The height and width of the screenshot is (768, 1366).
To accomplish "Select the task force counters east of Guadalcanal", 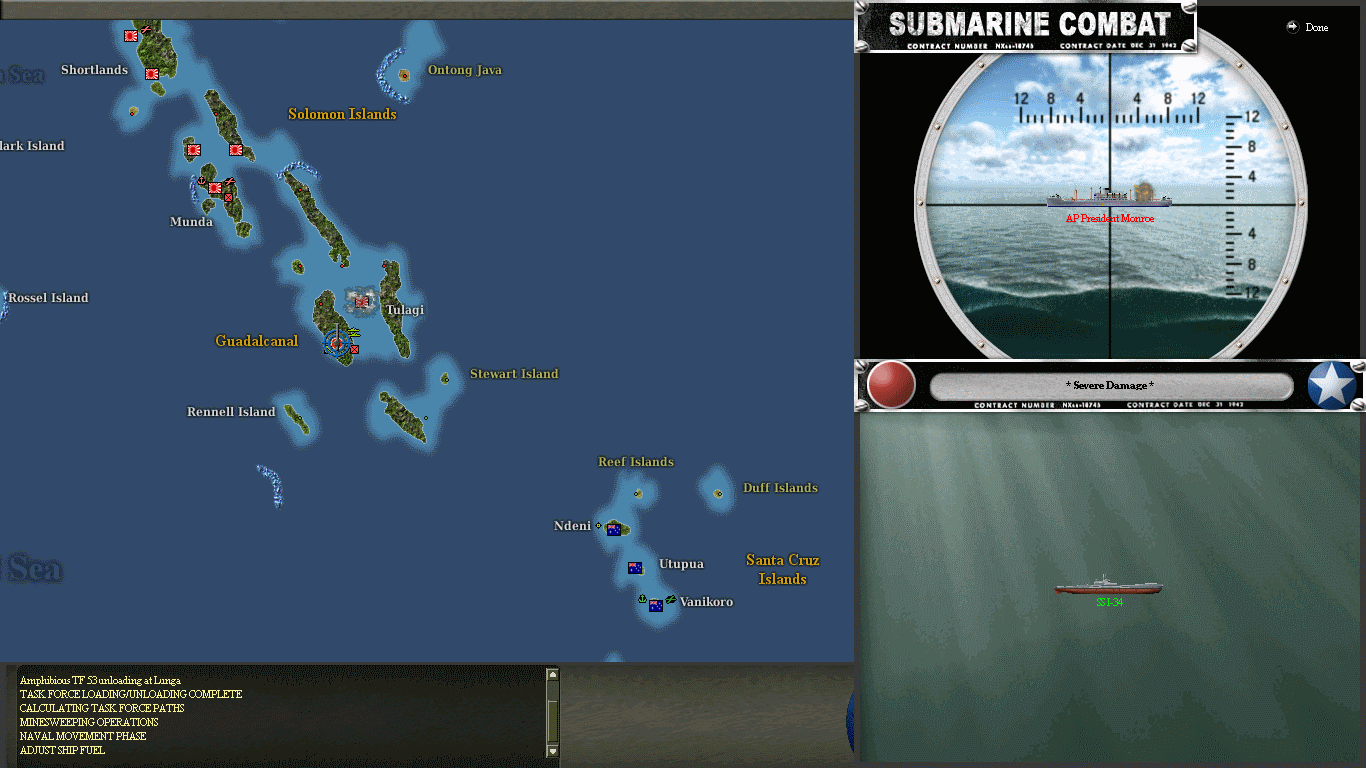I will [353, 331].
